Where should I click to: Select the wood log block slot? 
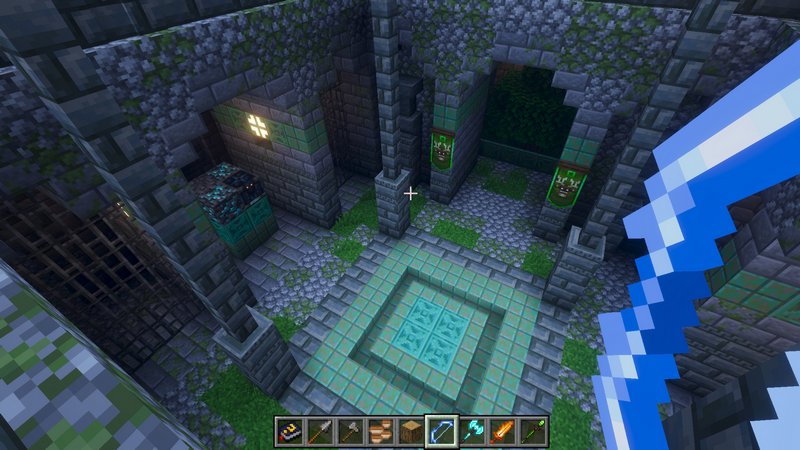click(410, 431)
